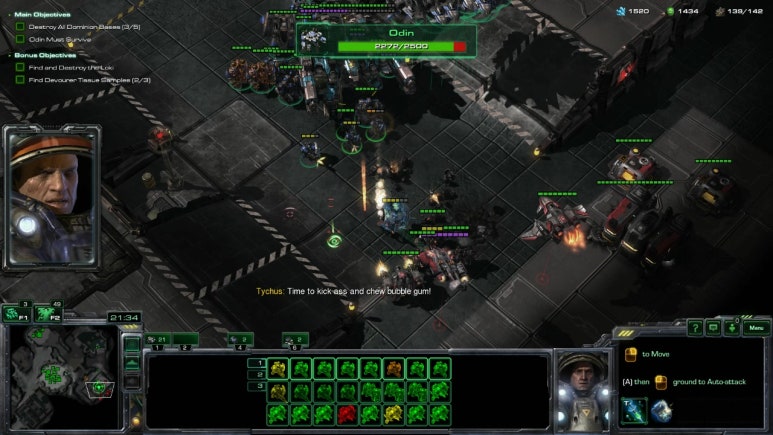Click the green down-arrow button beside Menu
The height and width of the screenshot is (435, 773).
(731, 327)
